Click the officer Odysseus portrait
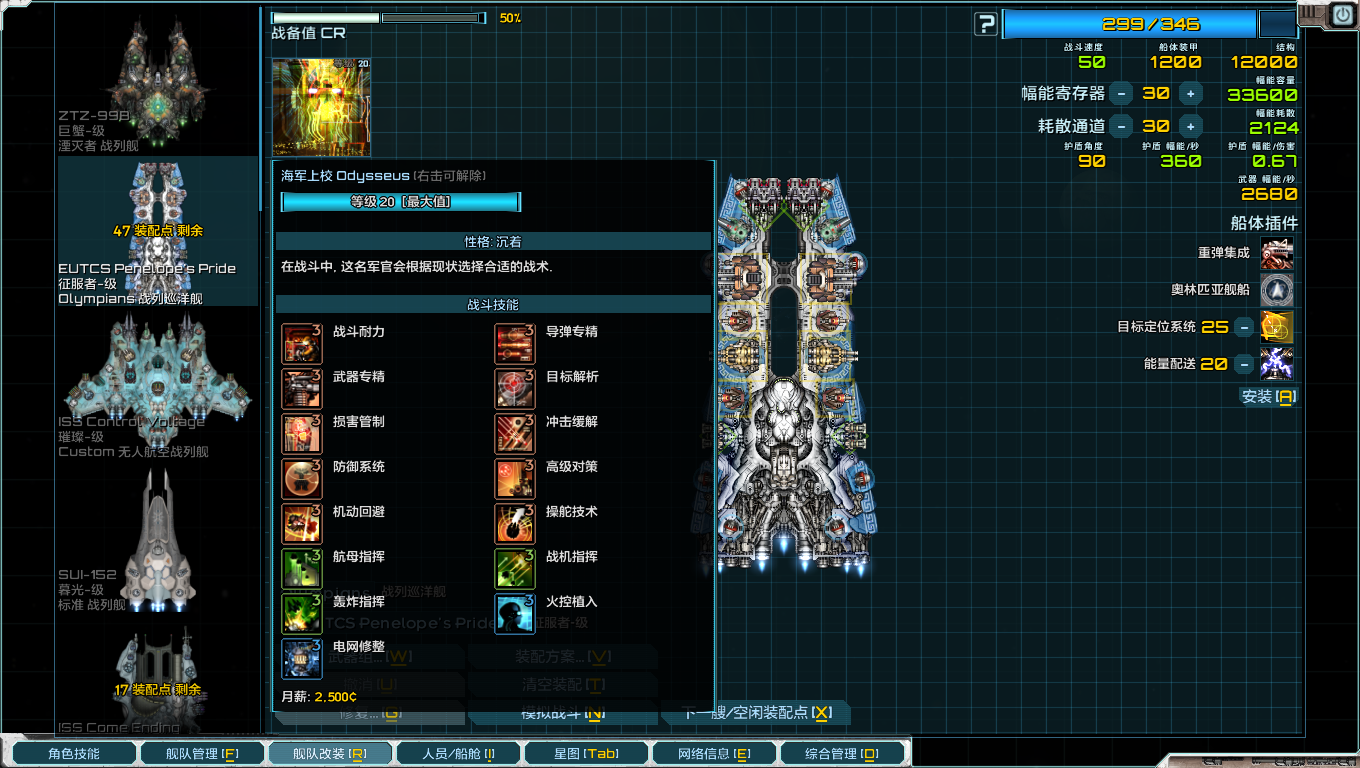 [x=320, y=105]
